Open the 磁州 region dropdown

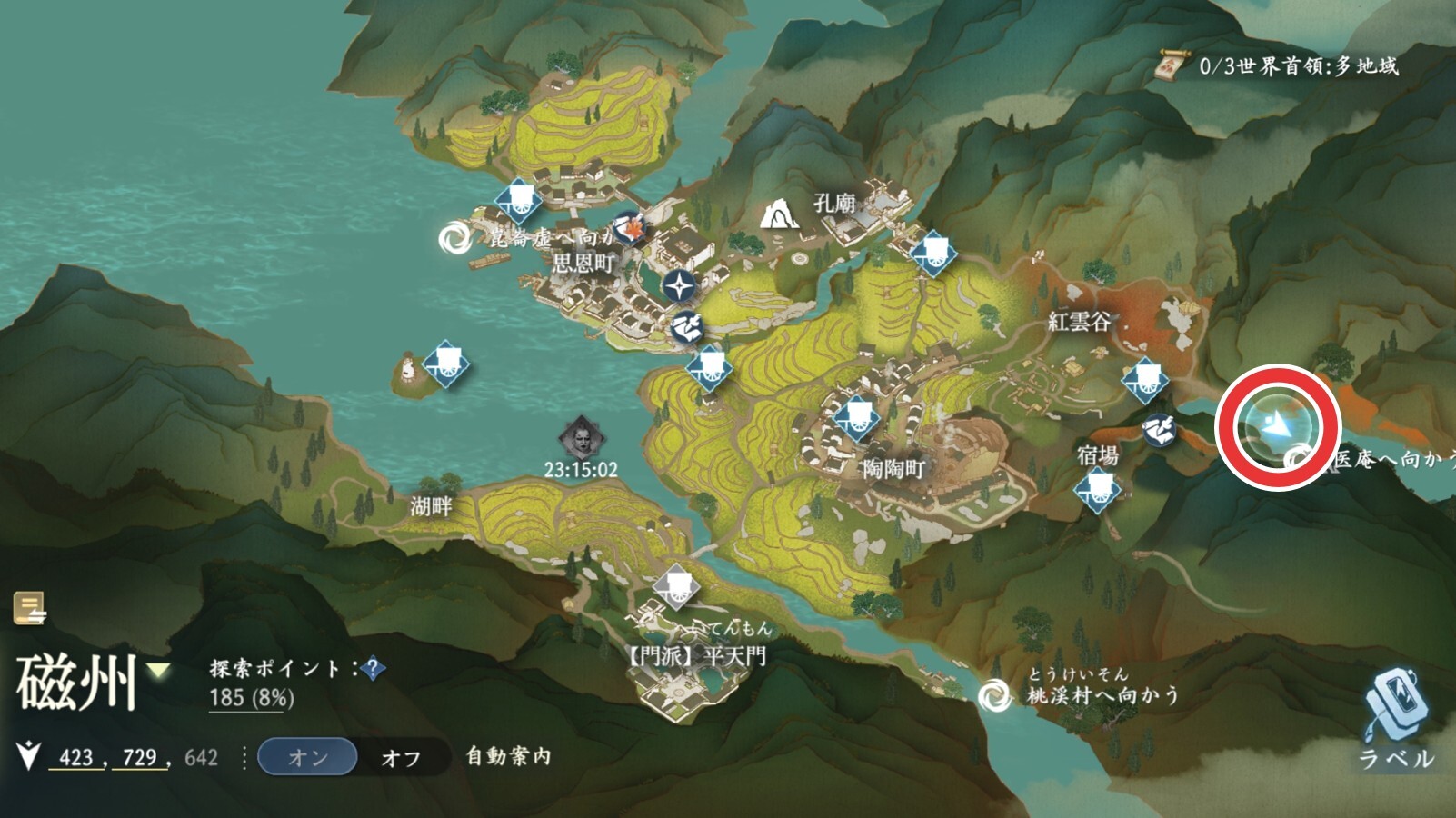(160, 672)
